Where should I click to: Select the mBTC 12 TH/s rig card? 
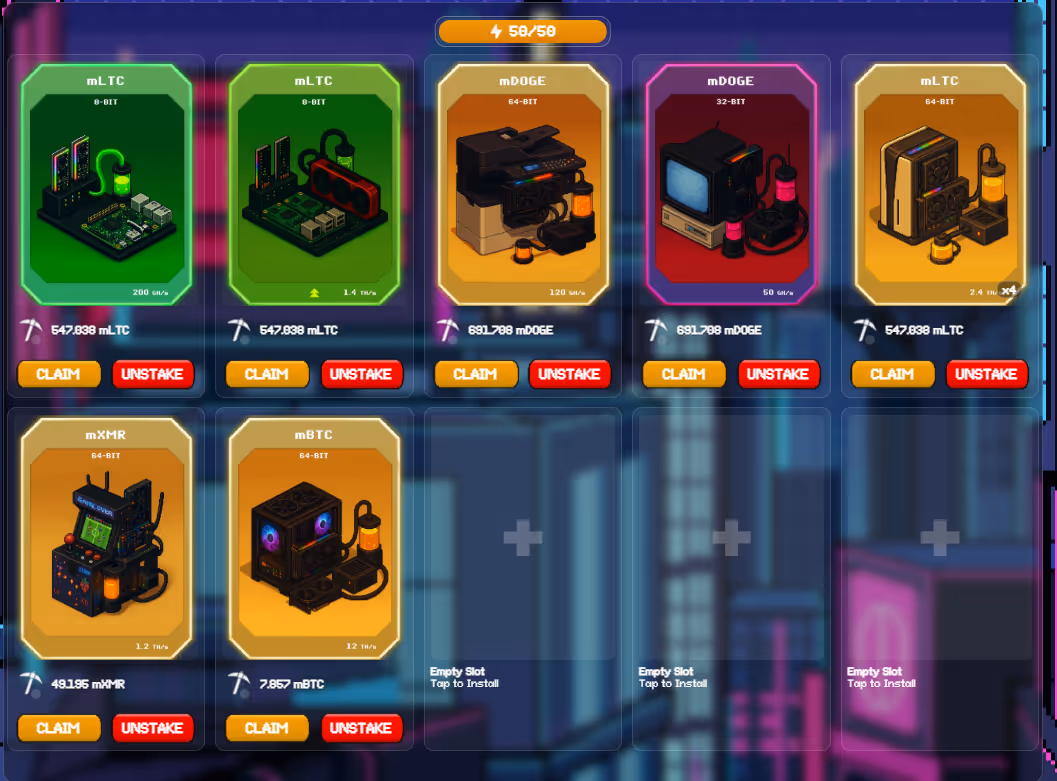[x=314, y=538]
